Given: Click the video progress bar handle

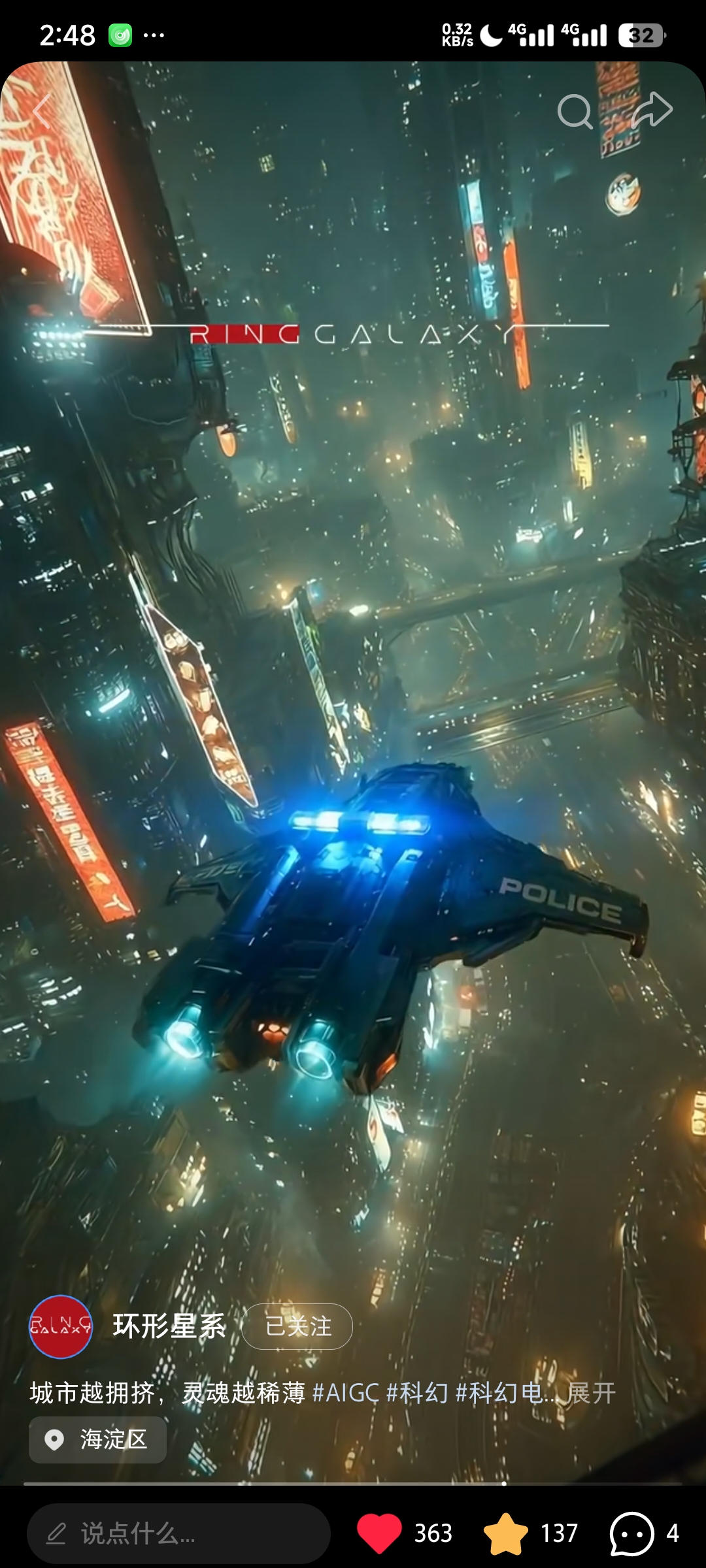Looking at the screenshot, I should click(x=504, y=1484).
